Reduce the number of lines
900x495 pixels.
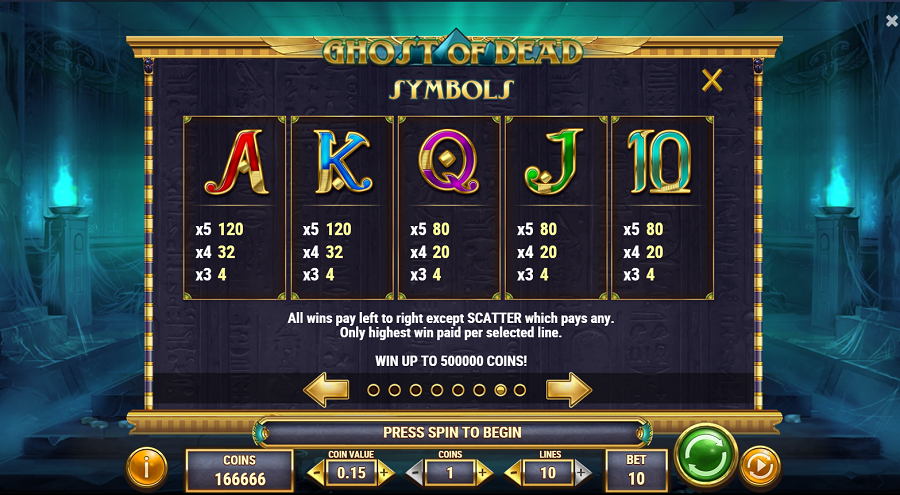pyautogui.click(x=512, y=472)
